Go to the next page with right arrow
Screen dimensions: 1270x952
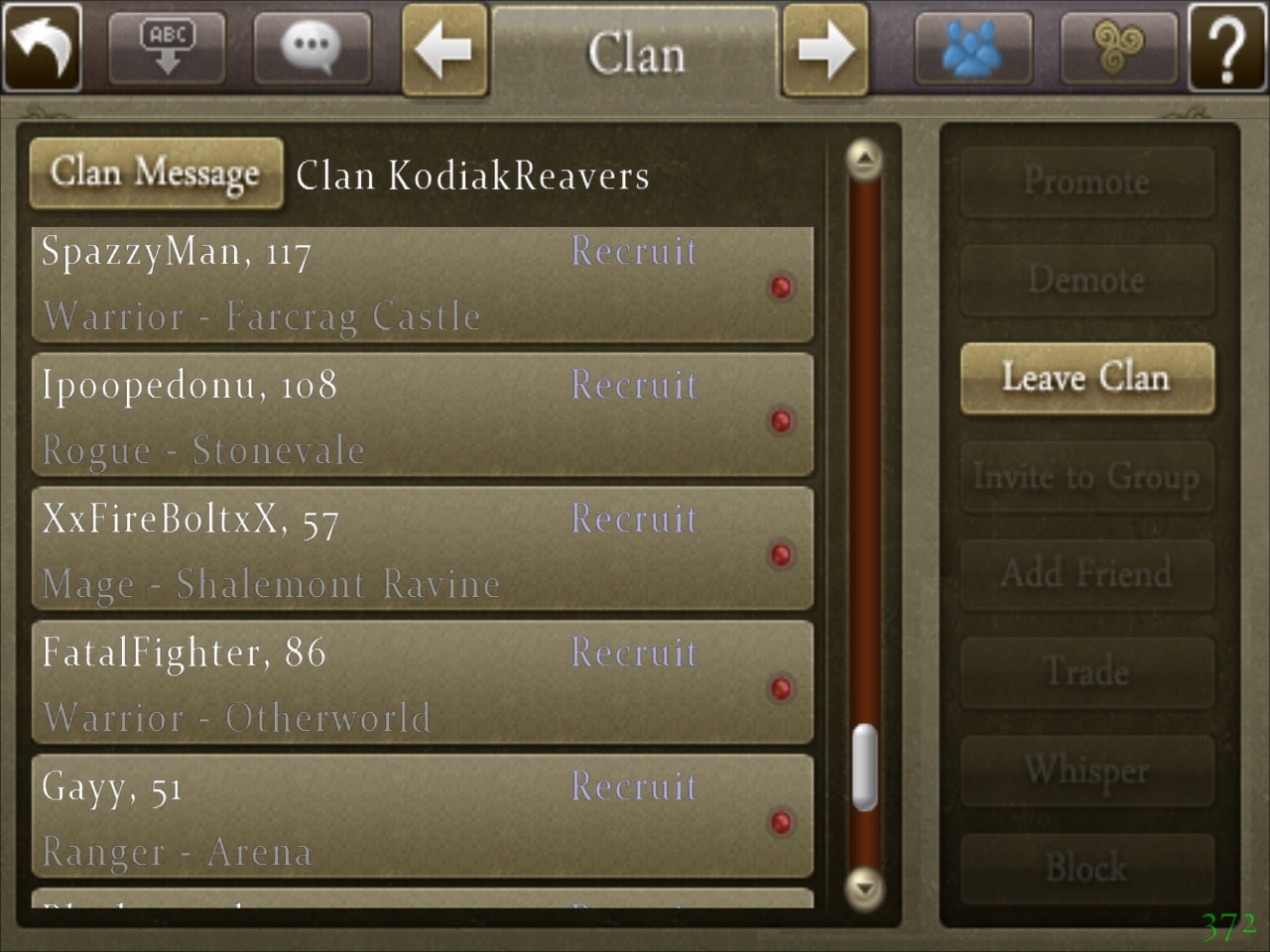pyautogui.click(x=825, y=50)
